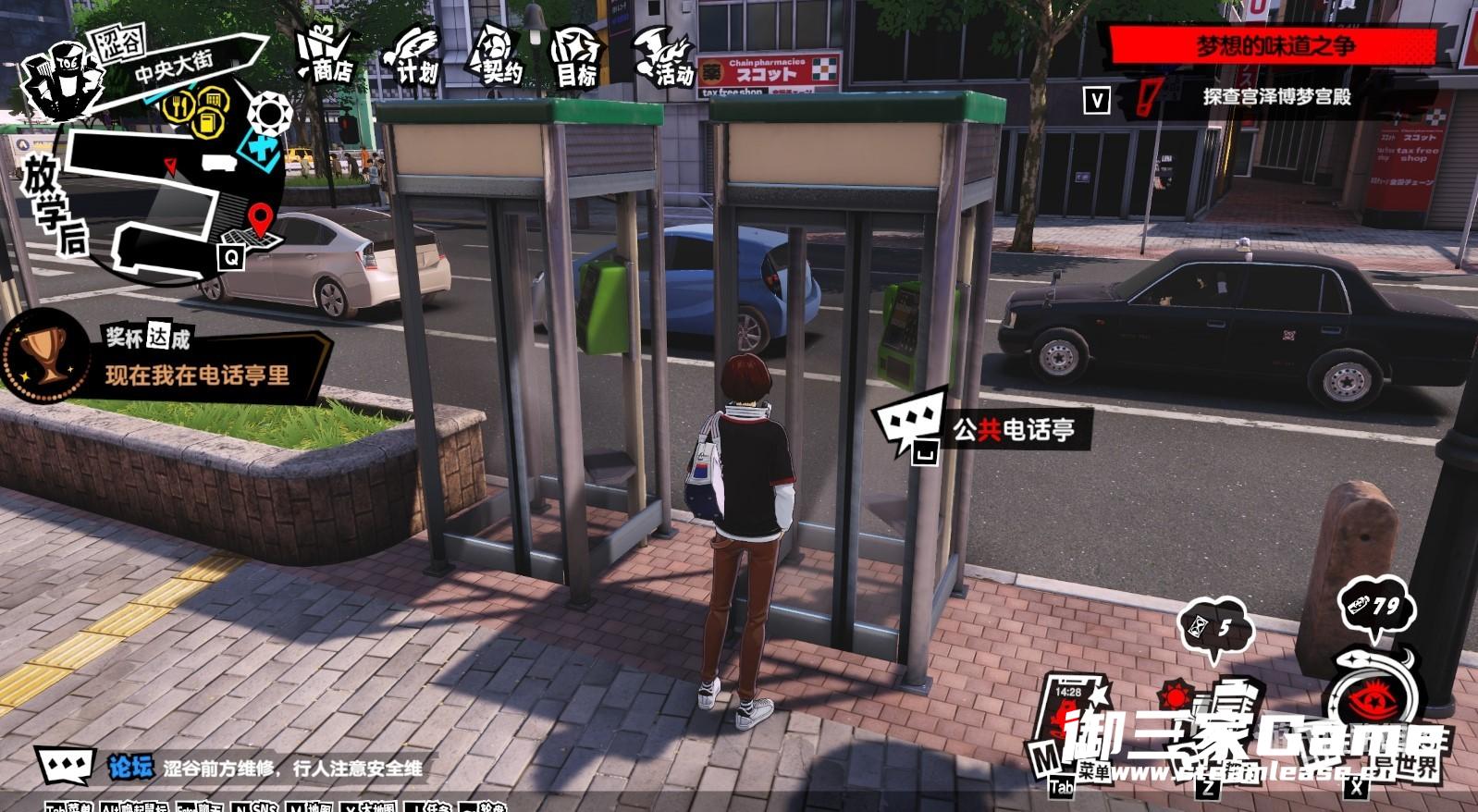The image size is (1478, 812).
Task: Select the 探查宫泽博梦宫殿 objective tracker
Action: [x=1275, y=96]
